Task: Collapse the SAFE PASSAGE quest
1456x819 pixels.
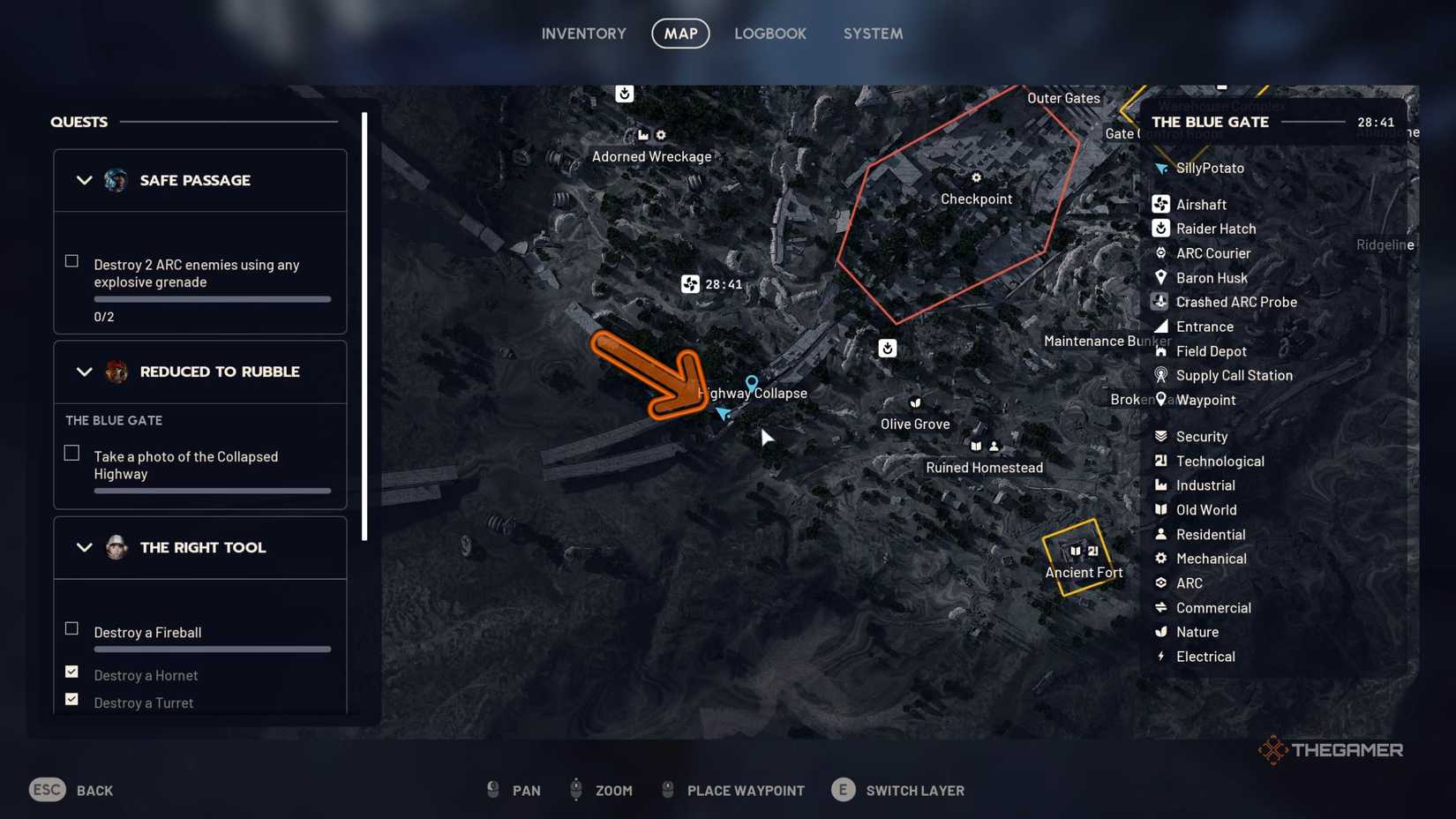Action: click(x=85, y=180)
